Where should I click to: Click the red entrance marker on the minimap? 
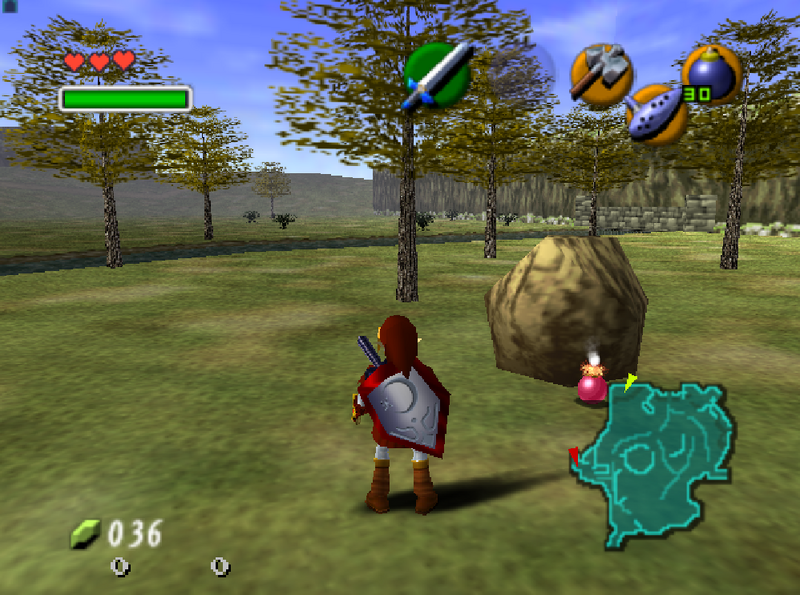coord(574,456)
